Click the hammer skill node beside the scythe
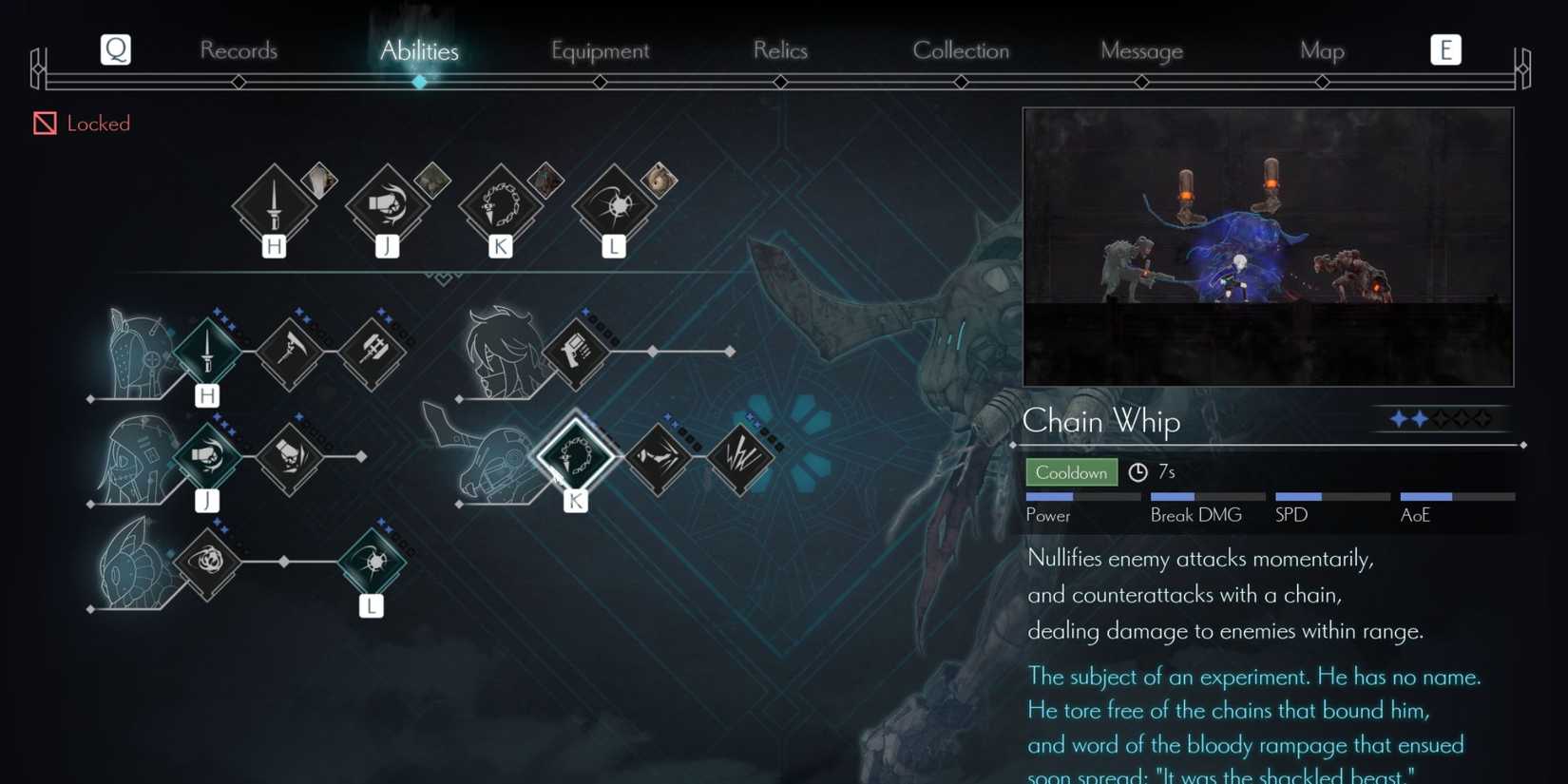 click(x=373, y=350)
